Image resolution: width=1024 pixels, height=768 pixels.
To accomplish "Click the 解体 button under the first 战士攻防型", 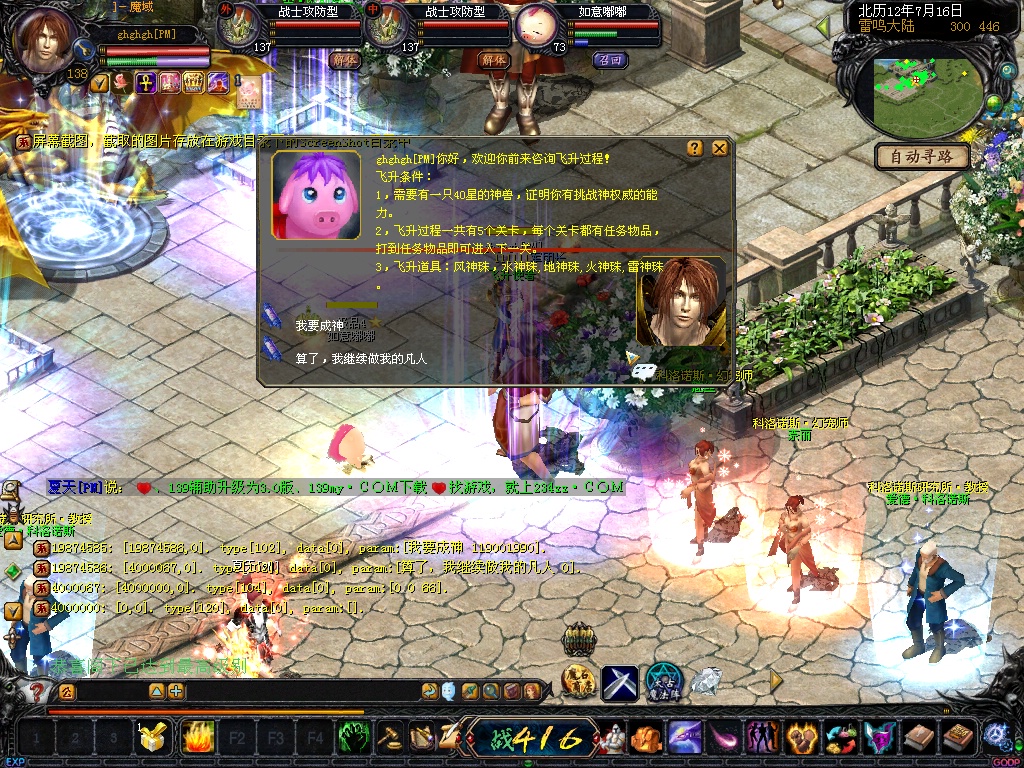I will click(344, 60).
